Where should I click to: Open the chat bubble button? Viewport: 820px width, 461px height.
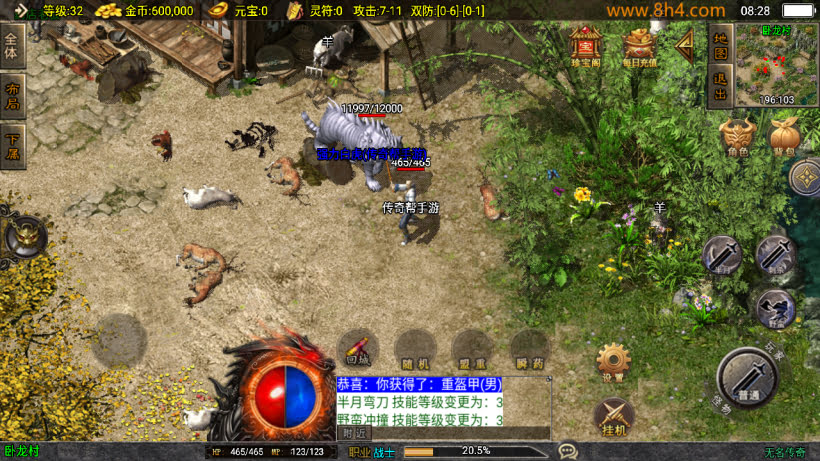[x=568, y=451]
